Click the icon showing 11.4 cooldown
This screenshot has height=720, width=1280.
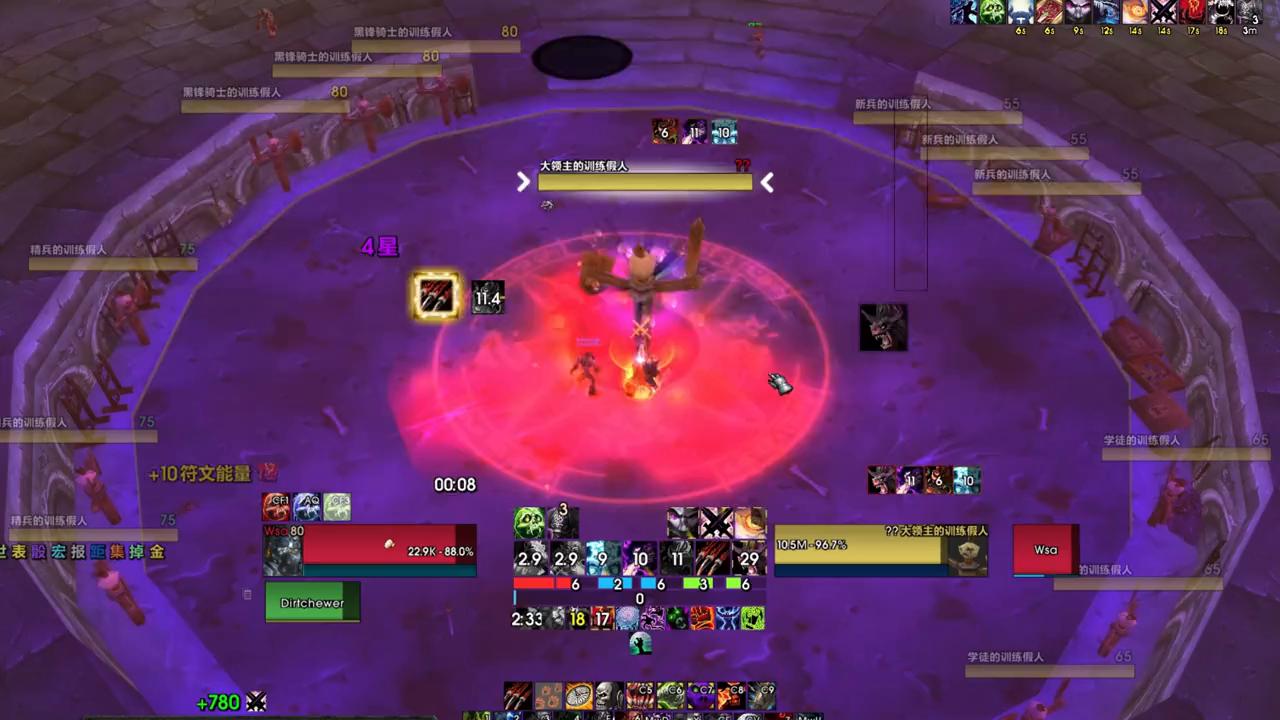tap(488, 297)
